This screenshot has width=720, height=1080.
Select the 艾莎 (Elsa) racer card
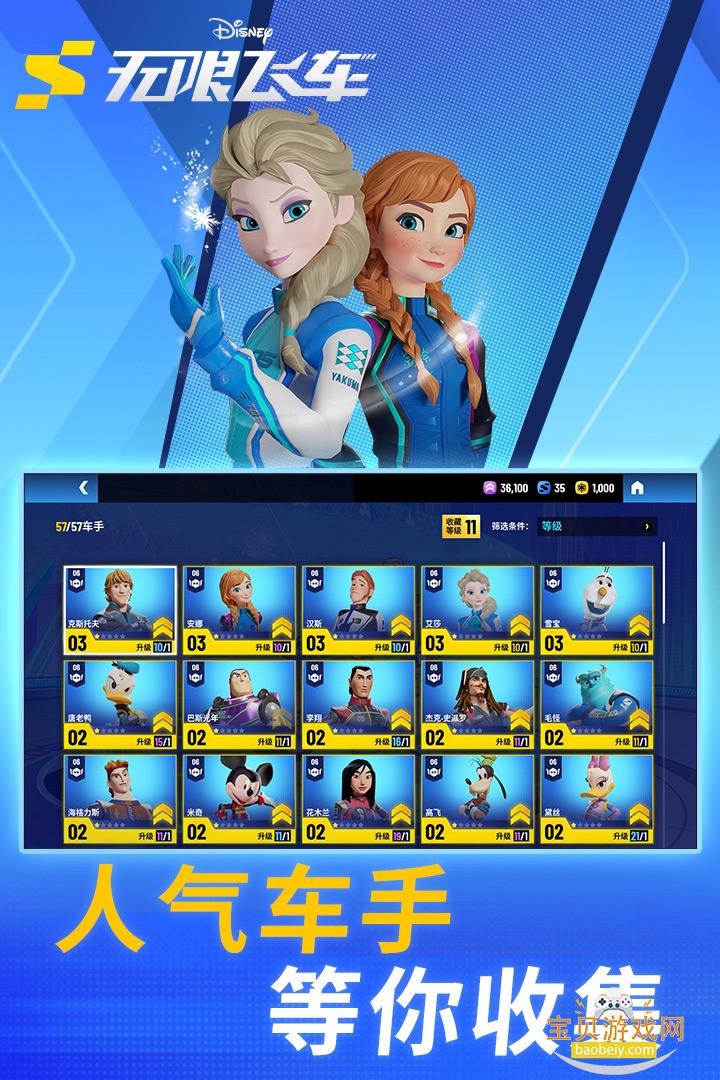(478, 610)
